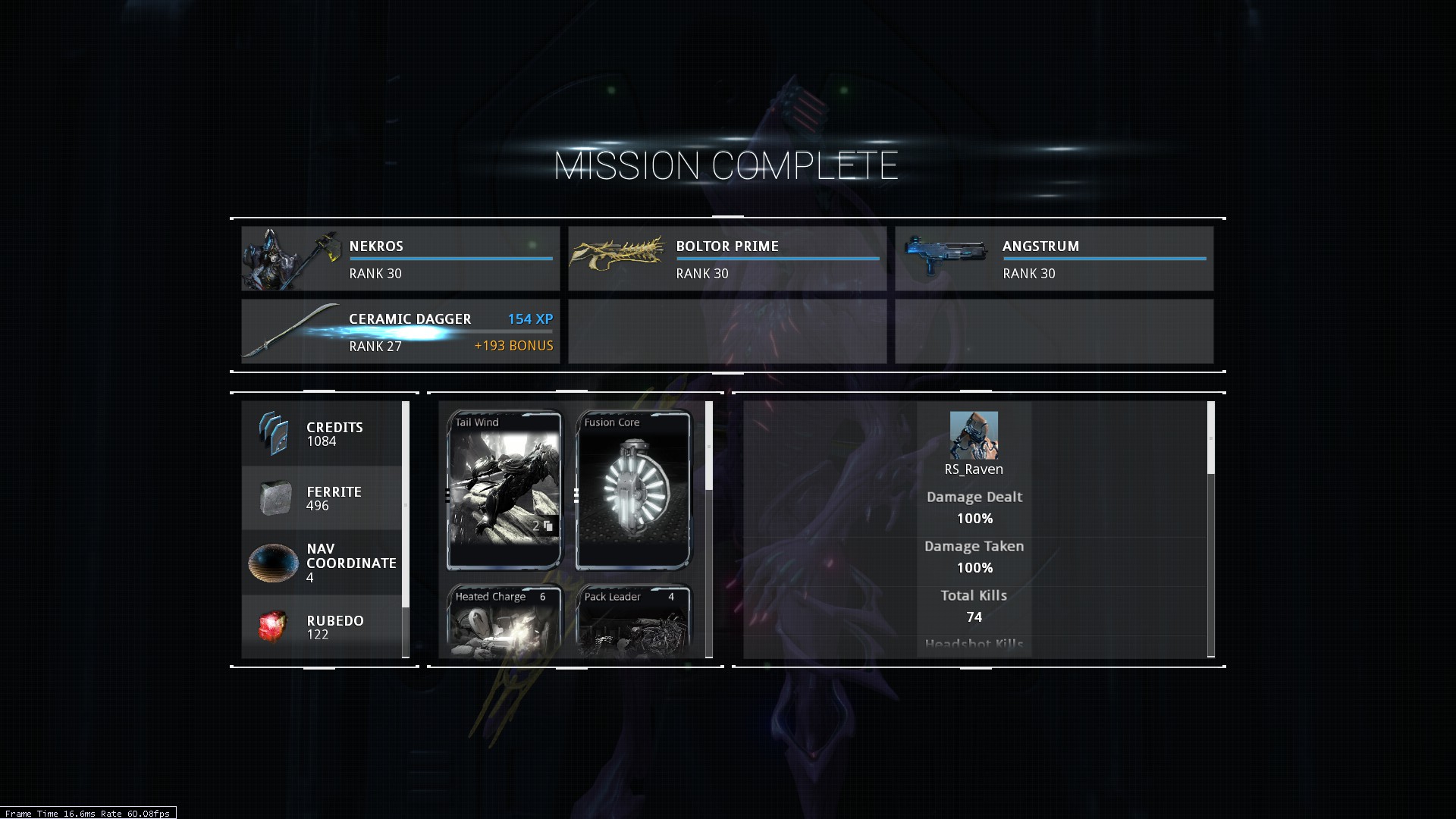Select the Tail Wind mod card
1456x819 pixels.
pyautogui.click(x=504, y=490)
